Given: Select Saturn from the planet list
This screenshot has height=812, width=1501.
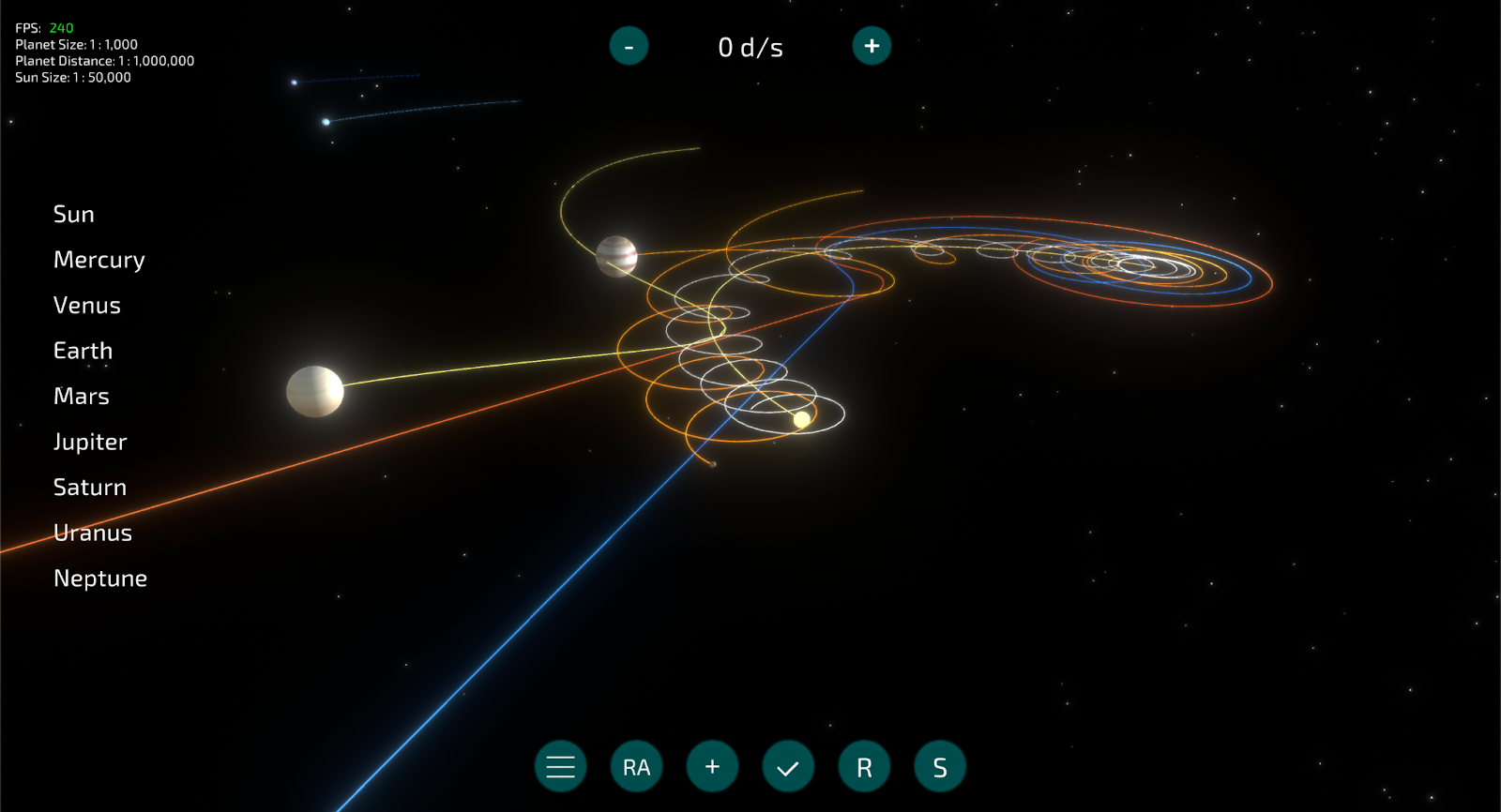Looking at the screenshot, I should (90, 488).
